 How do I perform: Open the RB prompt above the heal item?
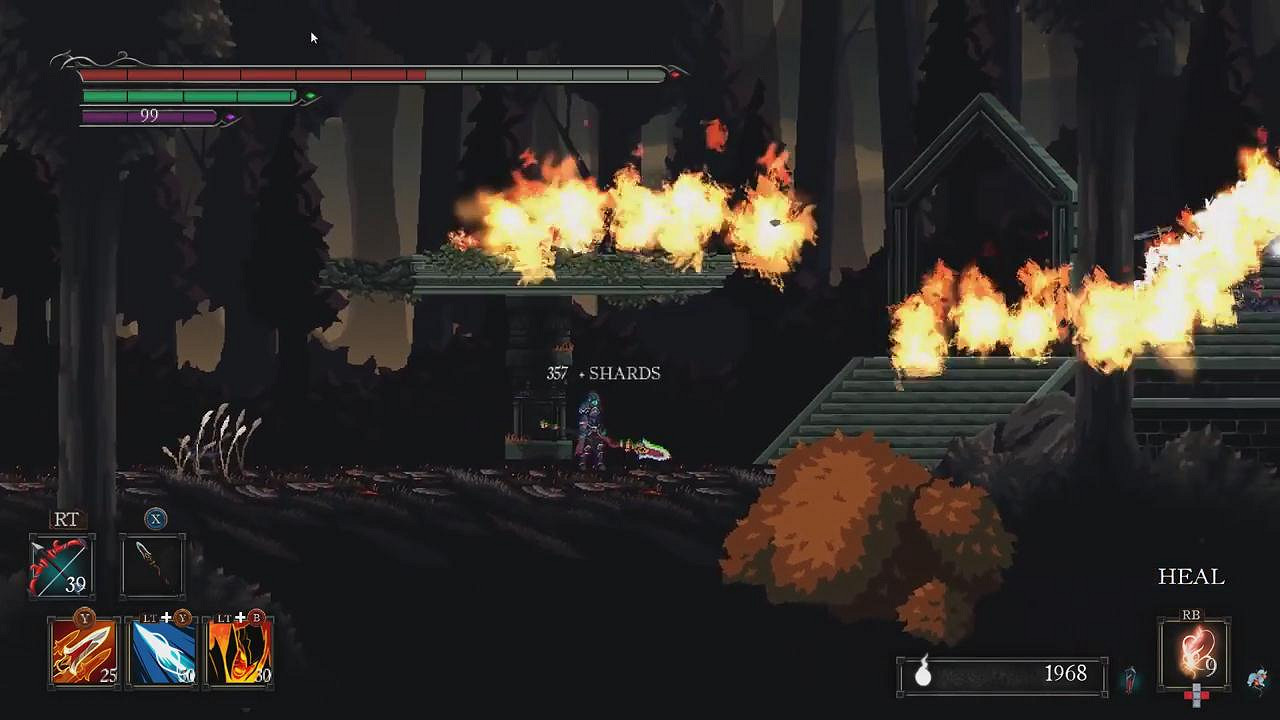point(1191,613)
